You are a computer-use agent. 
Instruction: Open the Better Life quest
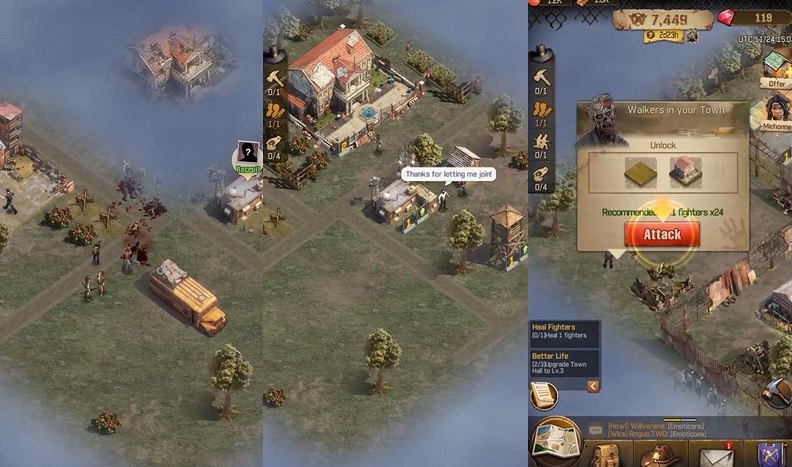564,363
